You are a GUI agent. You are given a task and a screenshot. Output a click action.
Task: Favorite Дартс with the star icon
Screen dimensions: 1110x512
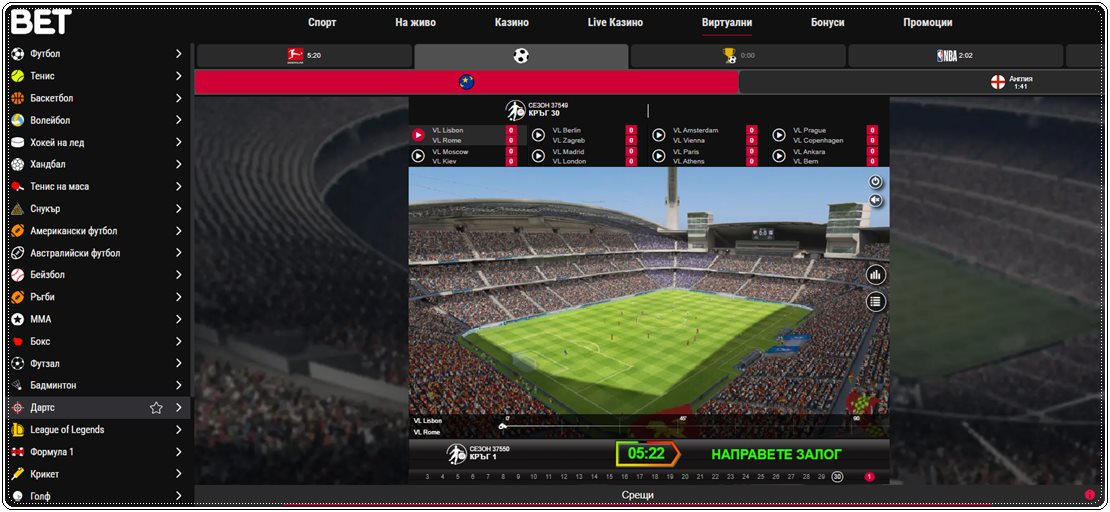(156, 408)
